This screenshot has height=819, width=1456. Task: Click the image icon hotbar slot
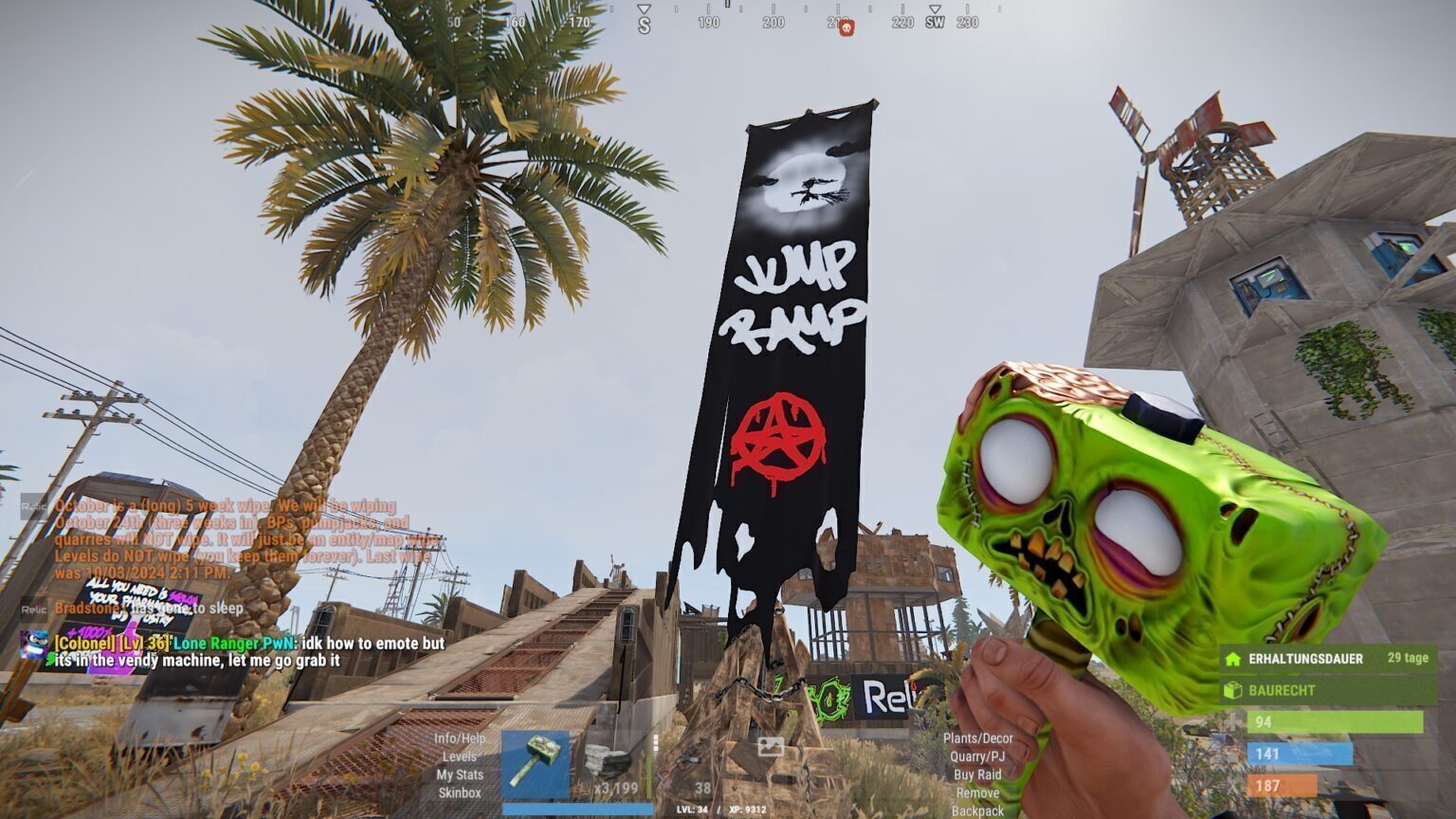(770, 749)
